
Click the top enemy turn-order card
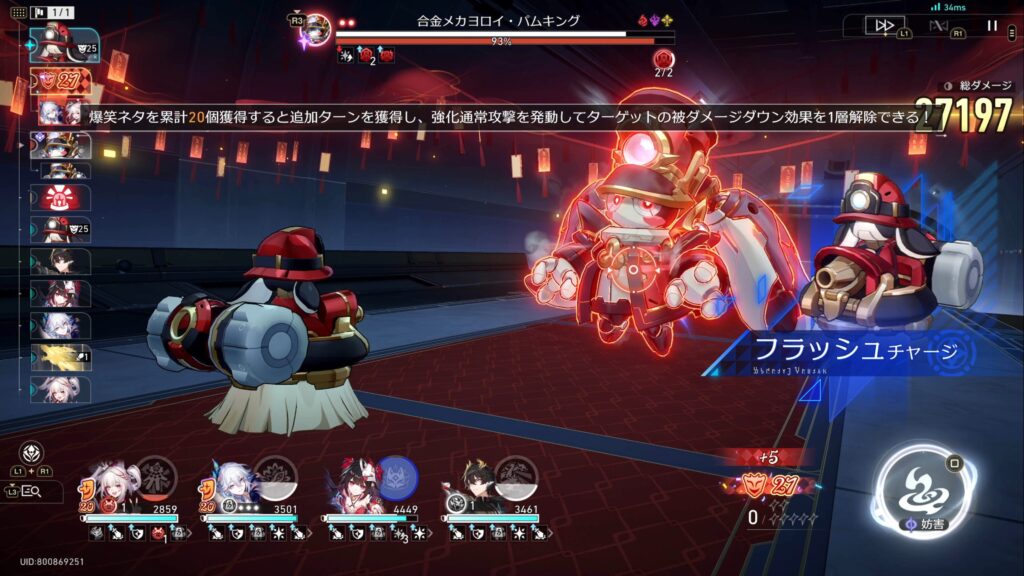58,42
